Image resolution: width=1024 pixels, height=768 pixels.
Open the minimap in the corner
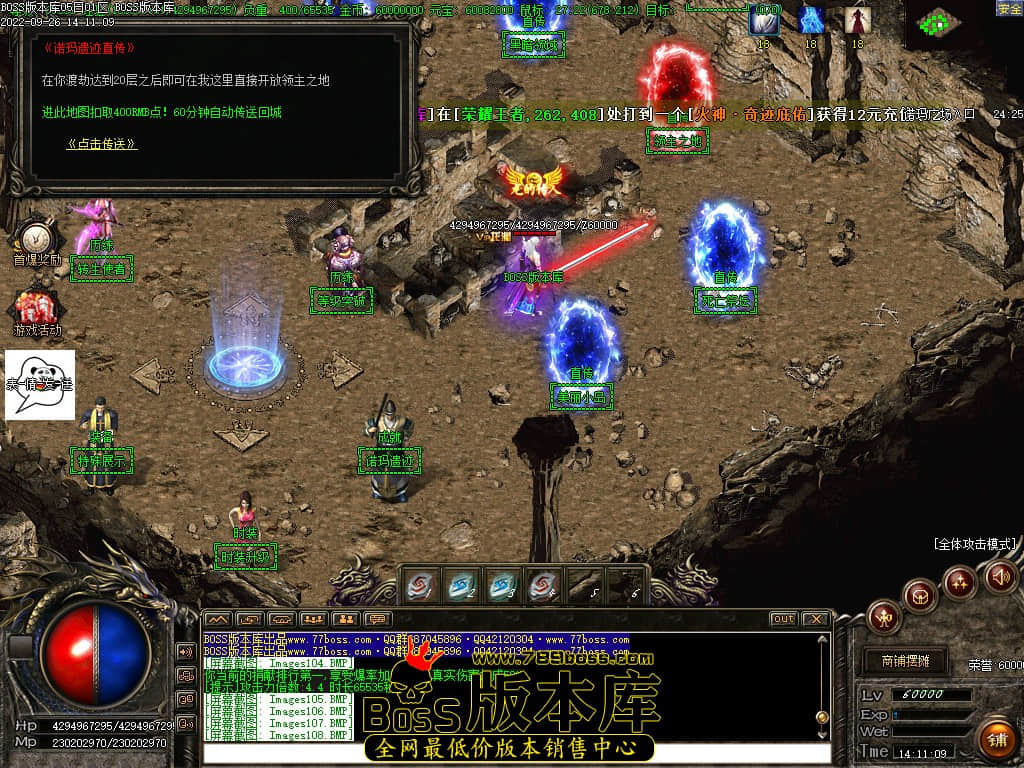tap(937, 22)
